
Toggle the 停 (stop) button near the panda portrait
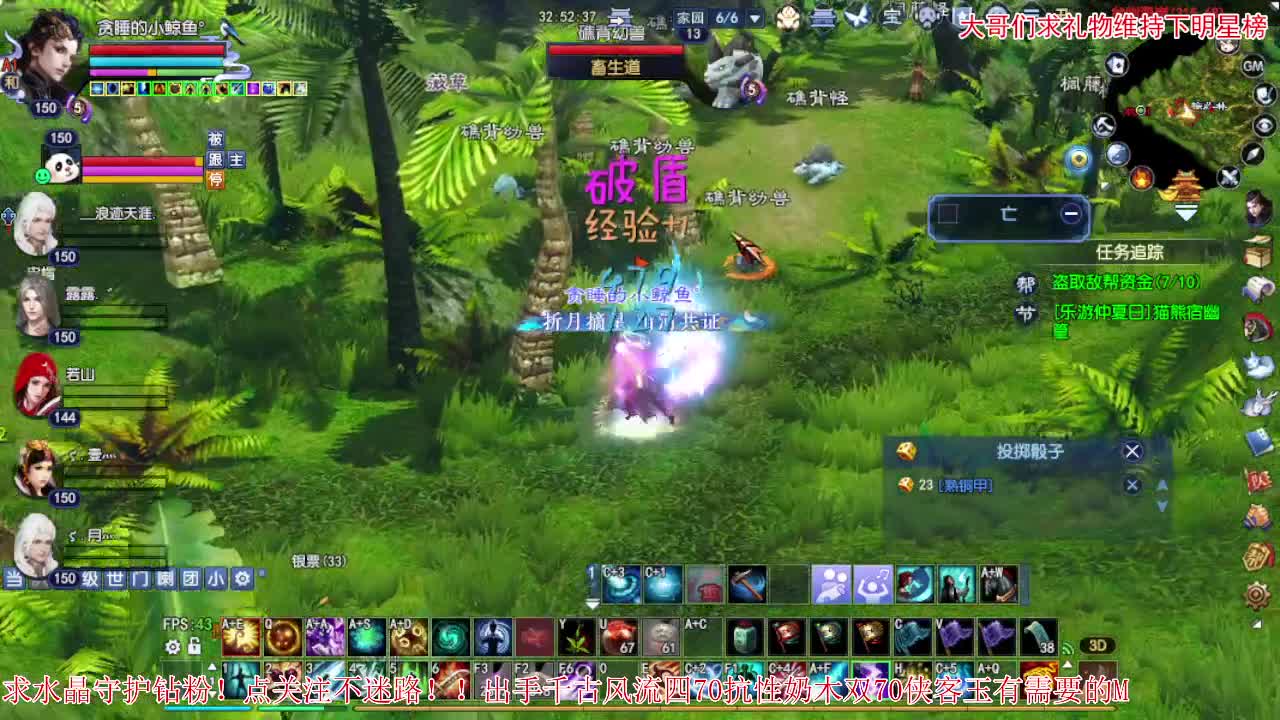(216, 181)
